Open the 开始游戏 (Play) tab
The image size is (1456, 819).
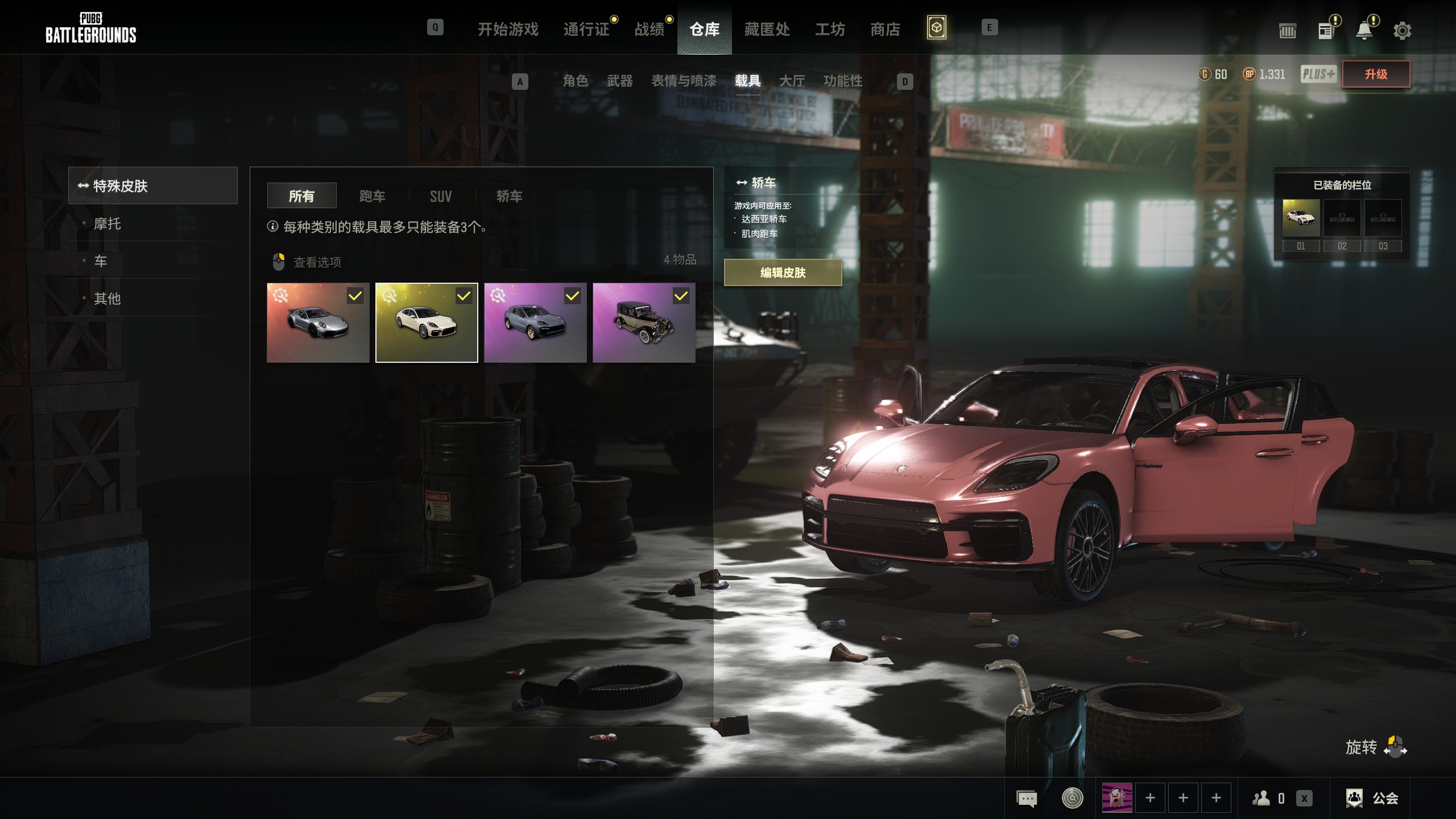point(507,29)
